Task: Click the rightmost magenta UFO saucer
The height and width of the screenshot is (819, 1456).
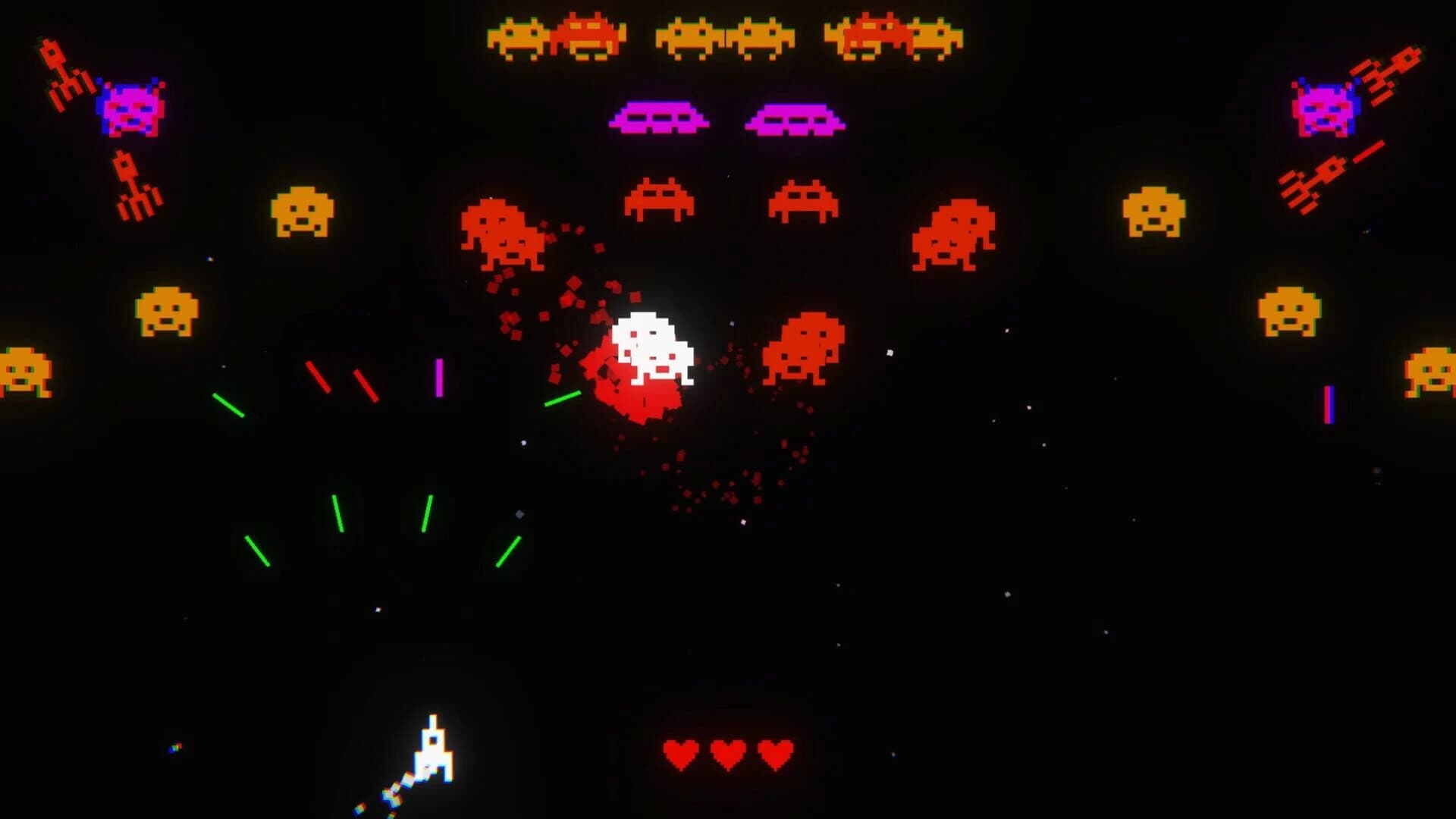Action: 796,118
